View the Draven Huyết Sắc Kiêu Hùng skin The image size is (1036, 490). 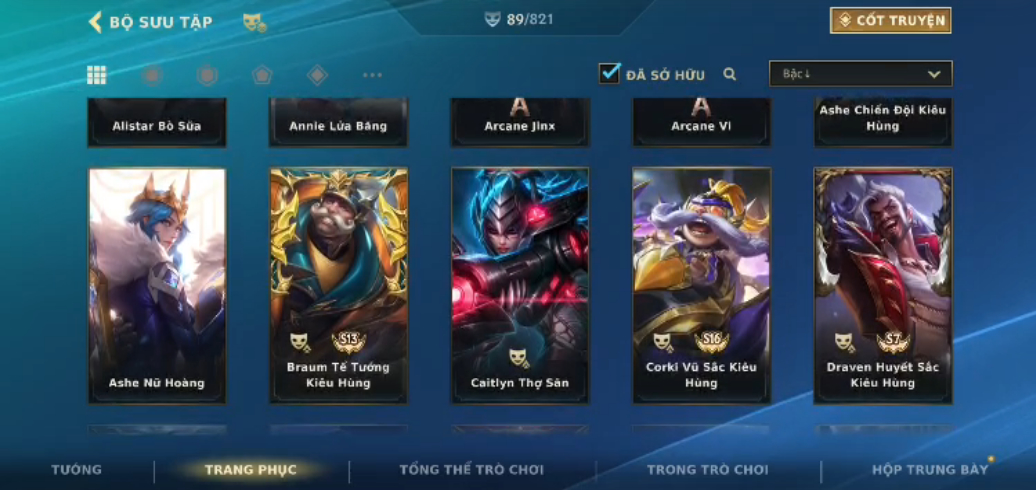click(x=883, y=285)
